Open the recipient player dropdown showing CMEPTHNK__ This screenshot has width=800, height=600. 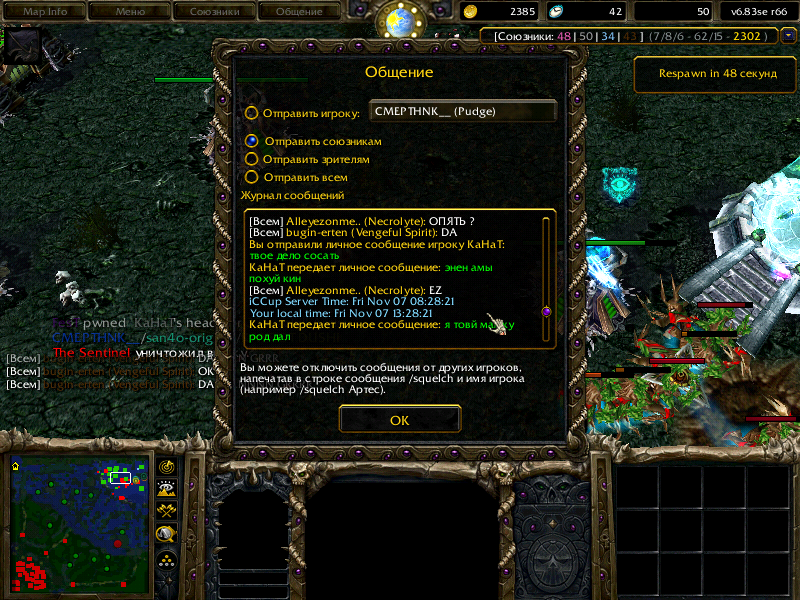point(463,112)
